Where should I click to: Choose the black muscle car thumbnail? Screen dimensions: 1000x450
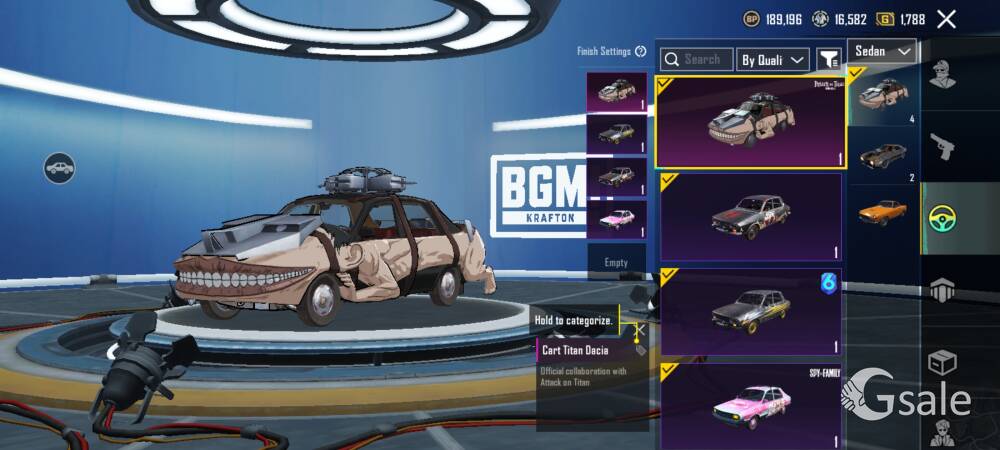click(882, 156)
